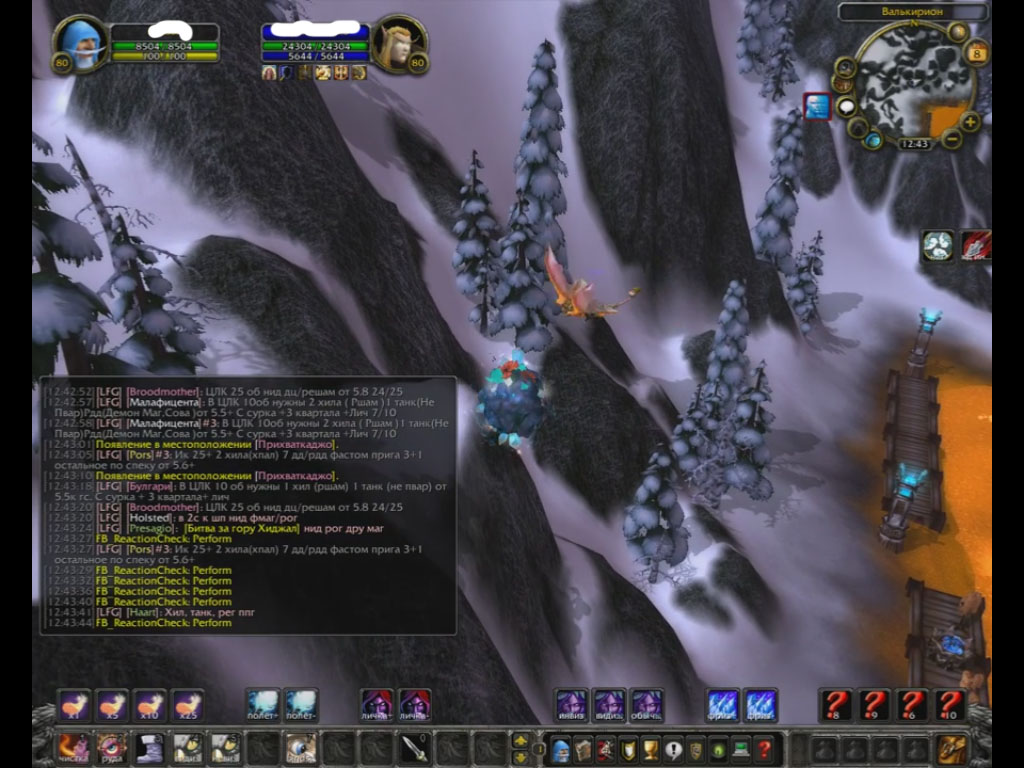Image resolution: width=1024 pixels, height=768 pixels.
Task: Open the quest log exclamation mark button
Action: pos(673,748)
